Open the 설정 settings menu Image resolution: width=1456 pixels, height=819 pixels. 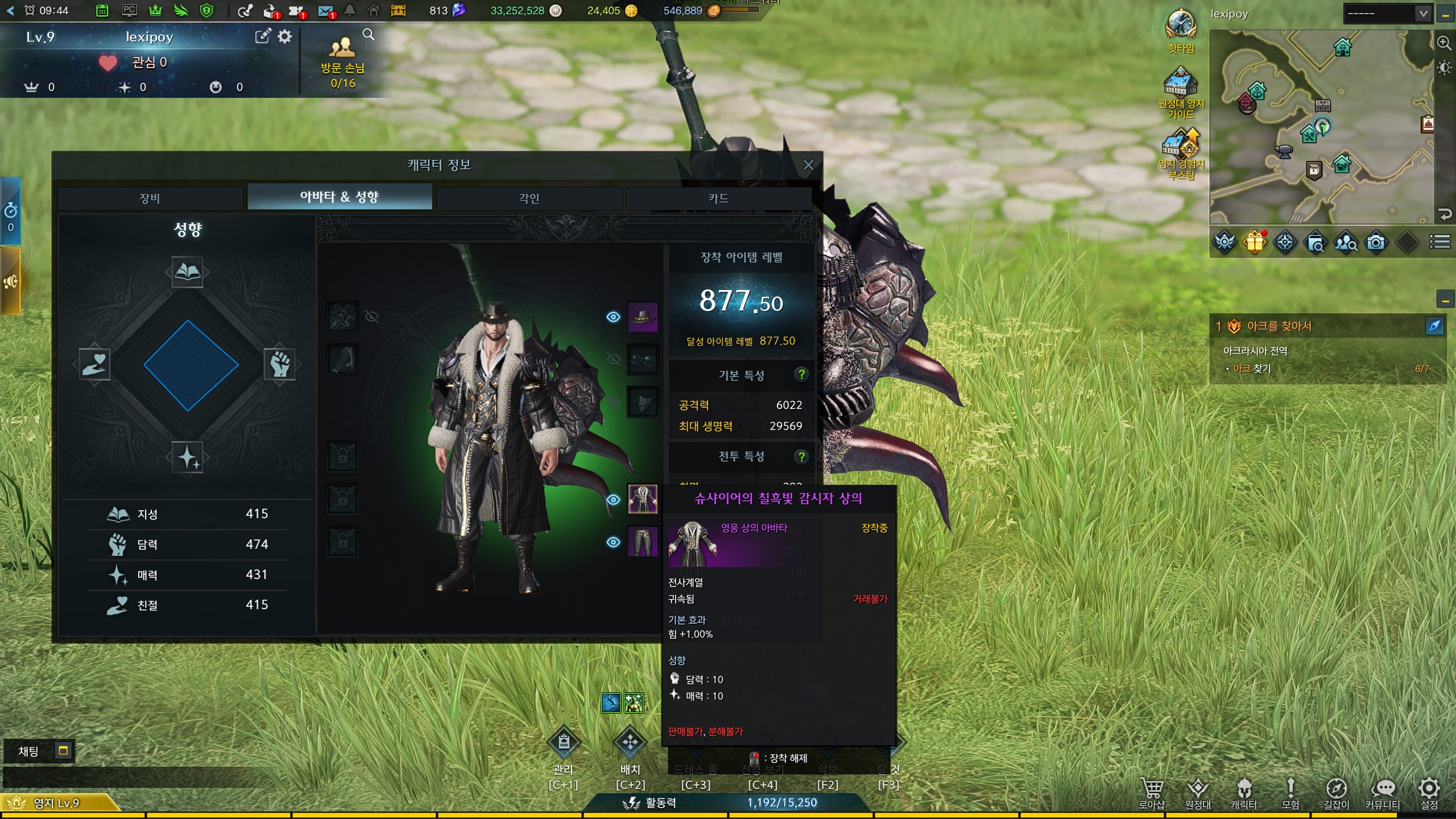click(1429, 792)
